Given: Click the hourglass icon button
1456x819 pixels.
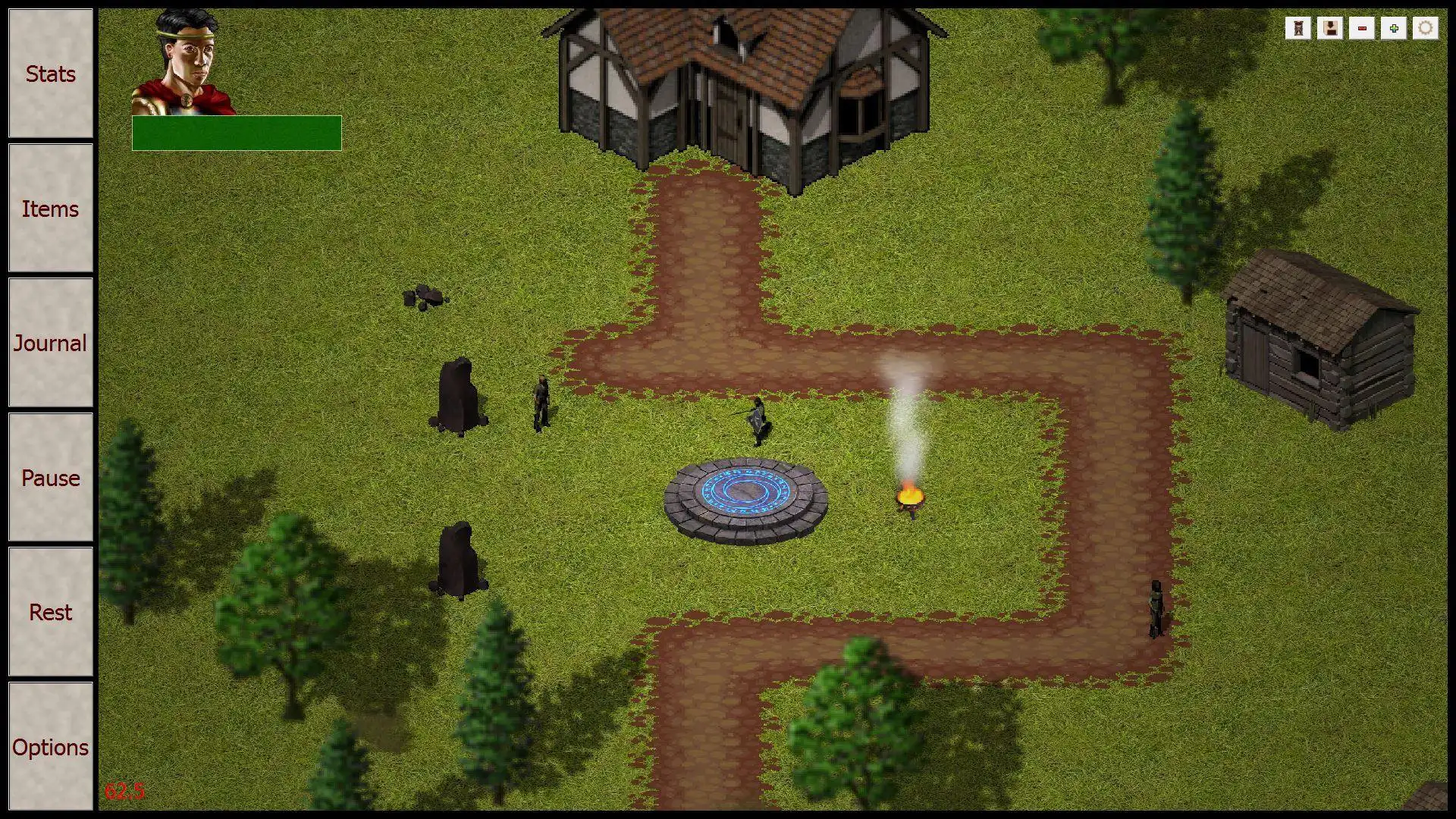Looking at the screenshot, I should tap(1298, 29).
